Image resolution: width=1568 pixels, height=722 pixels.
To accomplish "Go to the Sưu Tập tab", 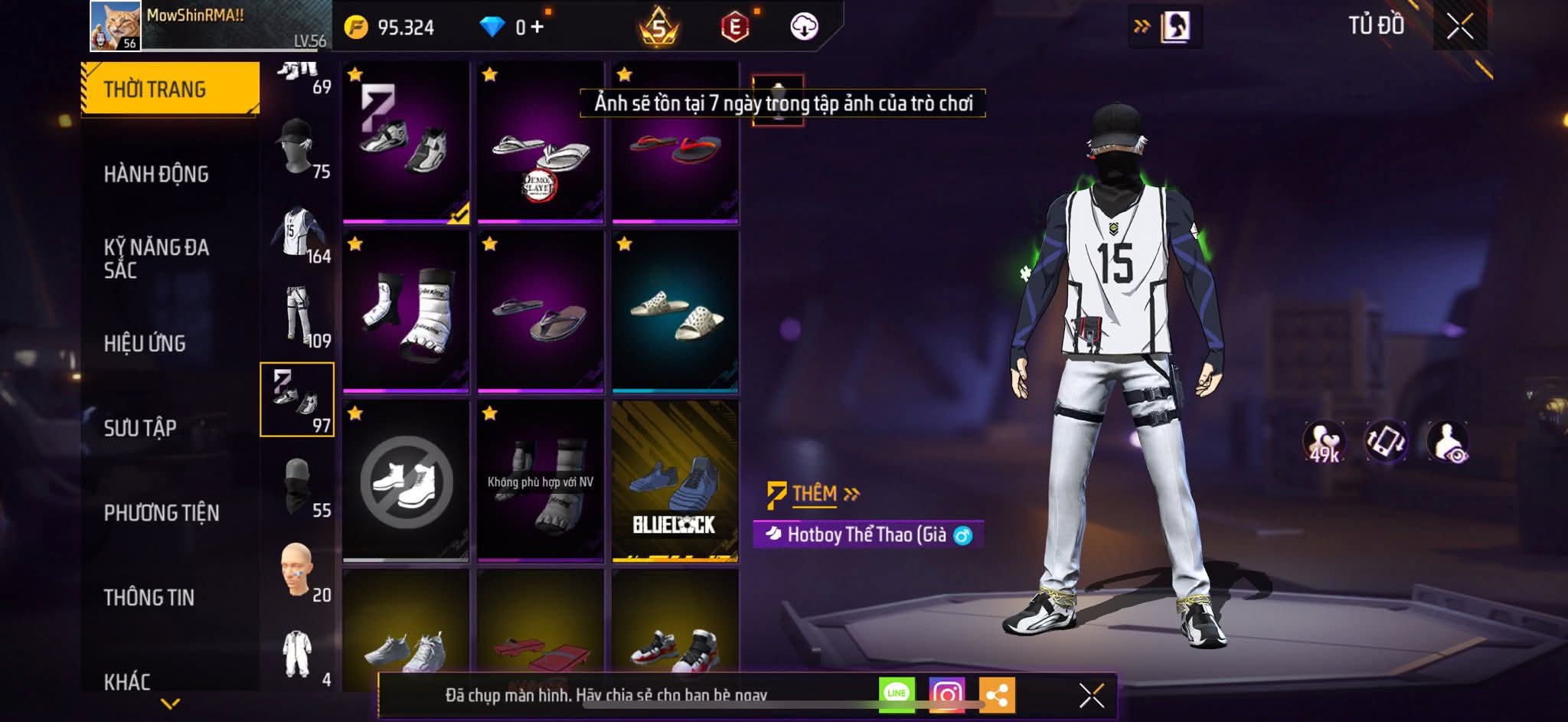I will tap(140, 427).
